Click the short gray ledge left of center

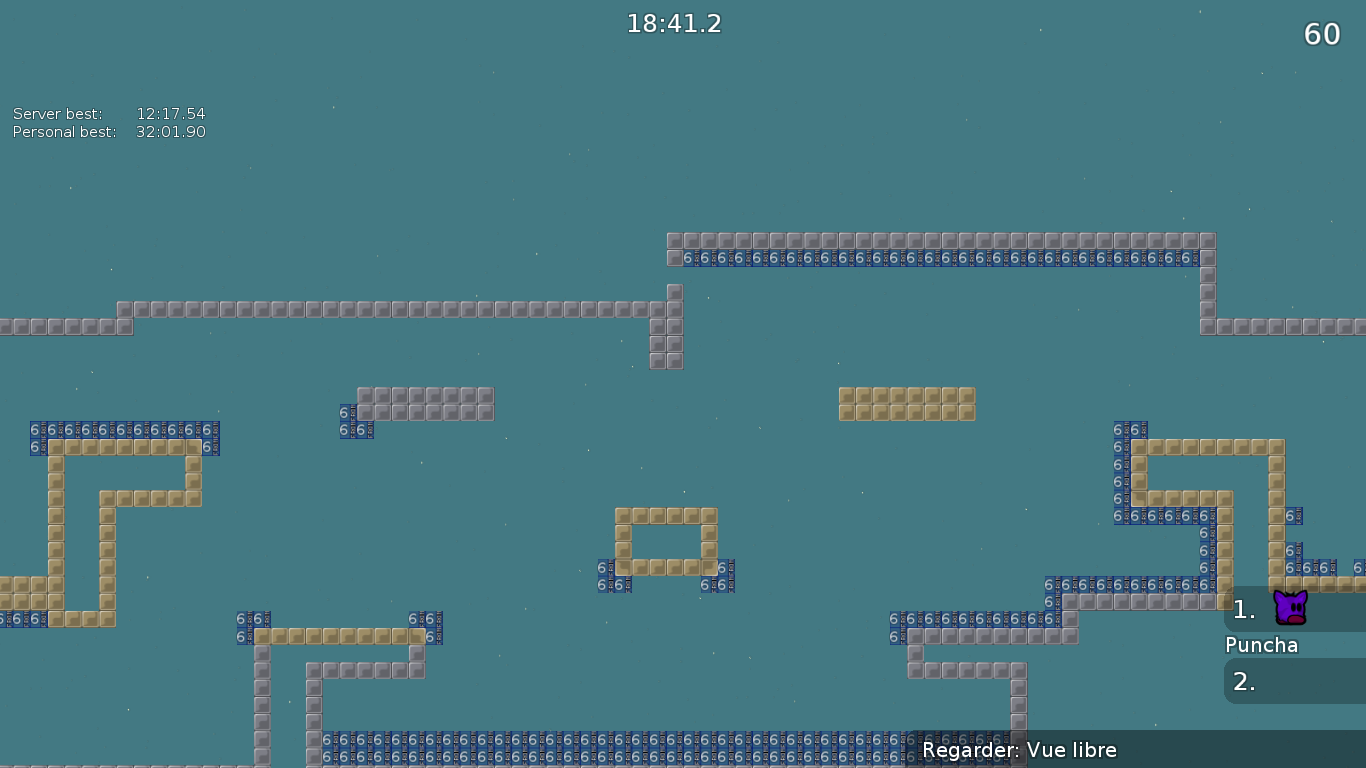(425, 403)
